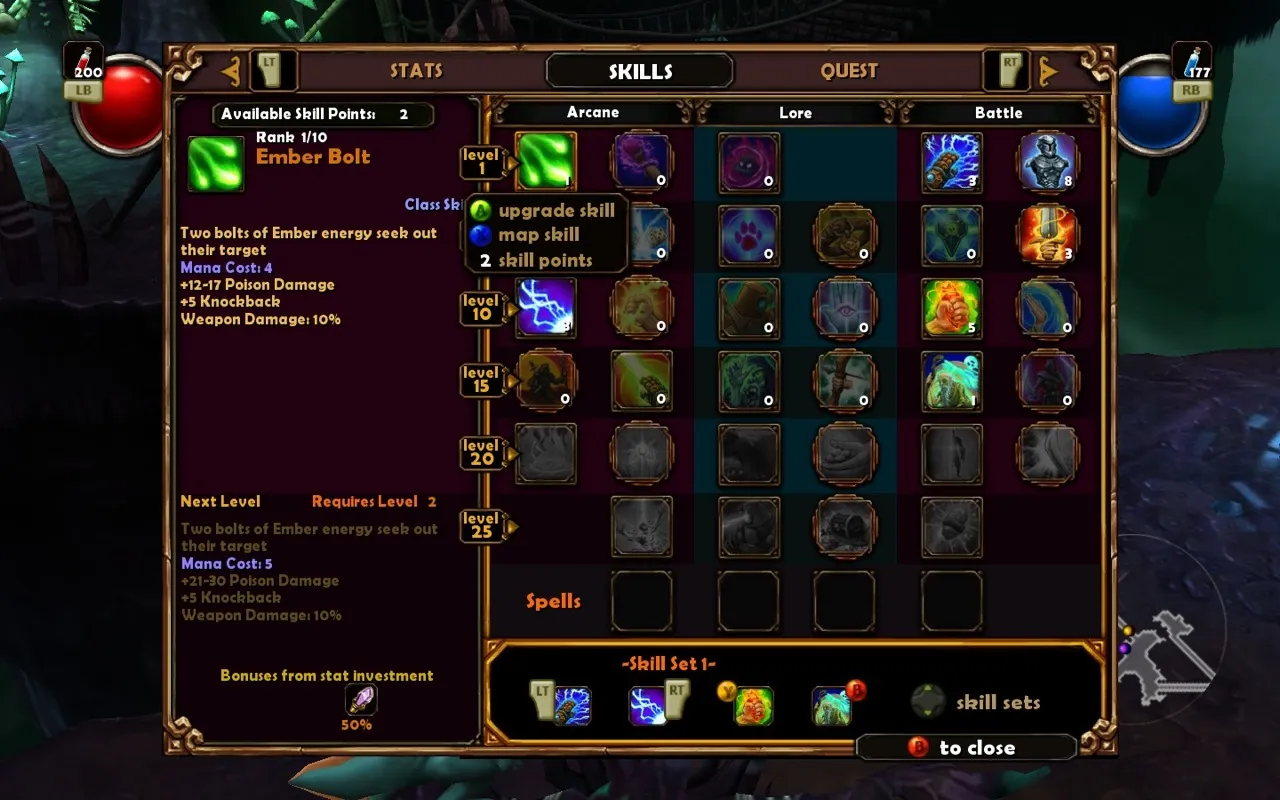Click the gold left arrow beside Stats
1280x800 pixels.
click(231, 71)
